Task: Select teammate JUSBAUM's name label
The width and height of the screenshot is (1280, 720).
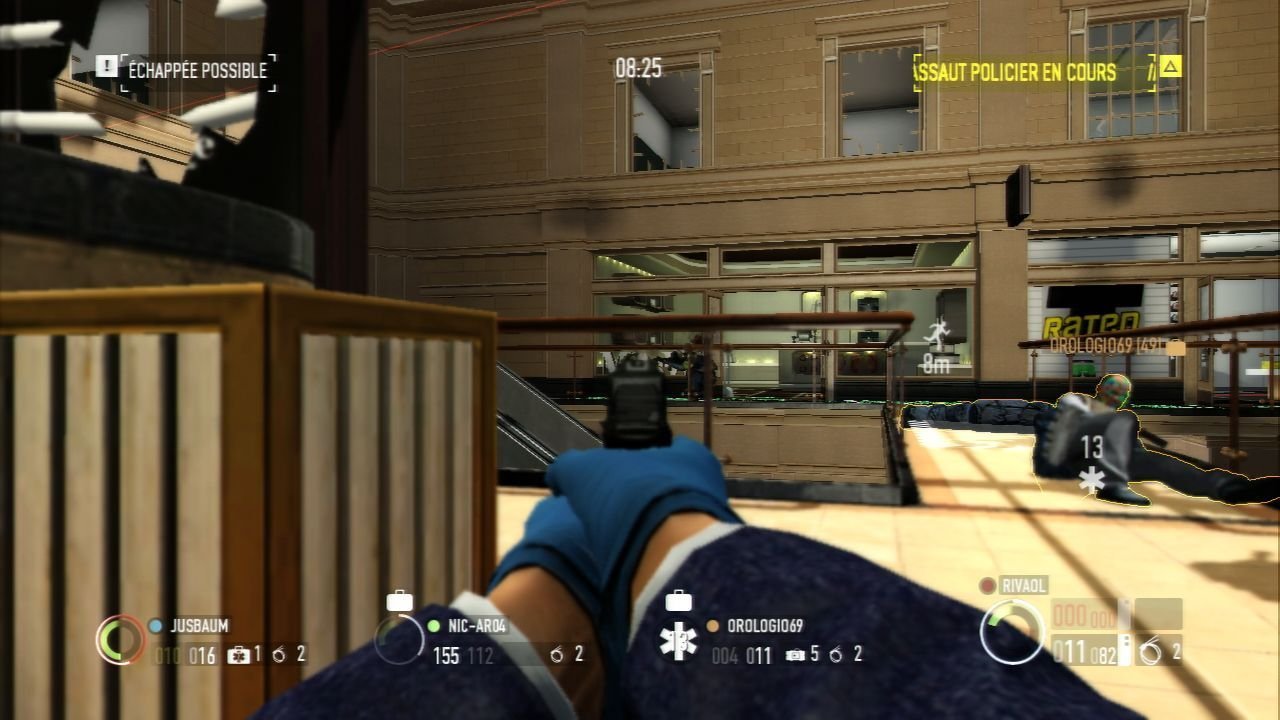Action: [200, 626]
